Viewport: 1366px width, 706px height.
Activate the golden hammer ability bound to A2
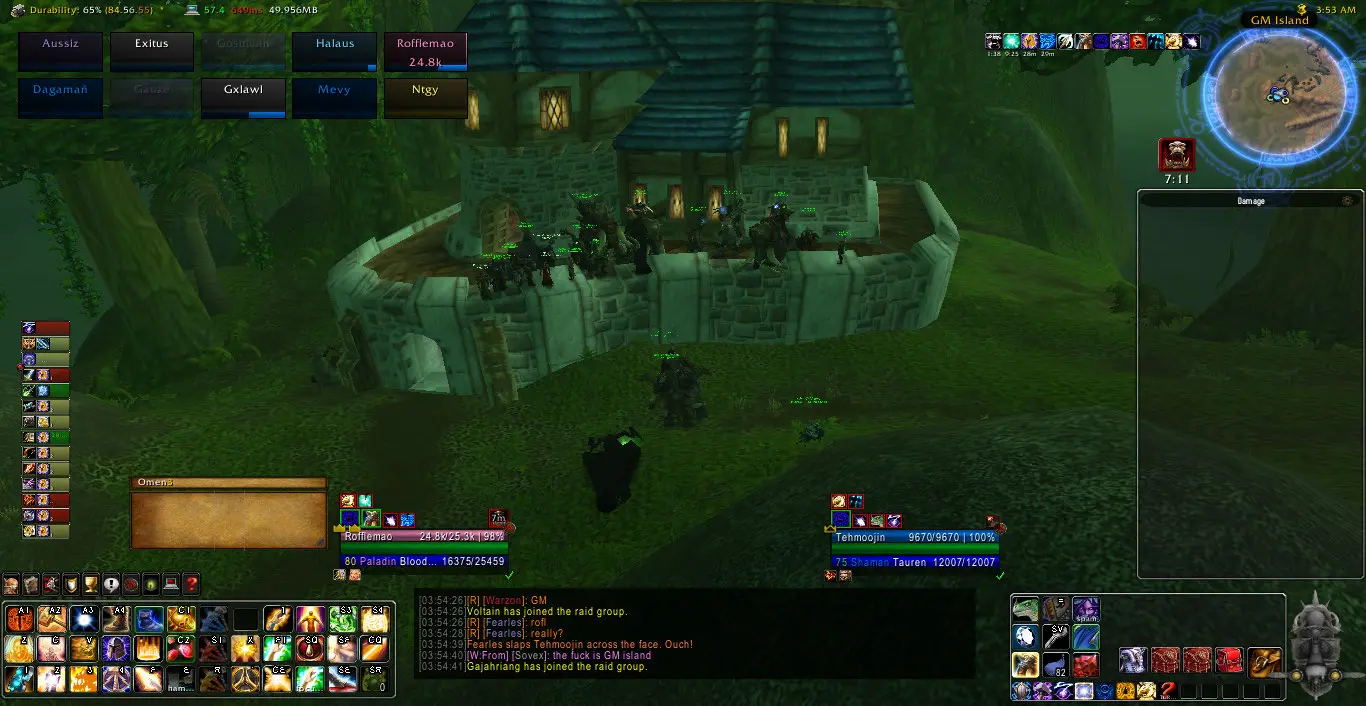click(52, 619)
